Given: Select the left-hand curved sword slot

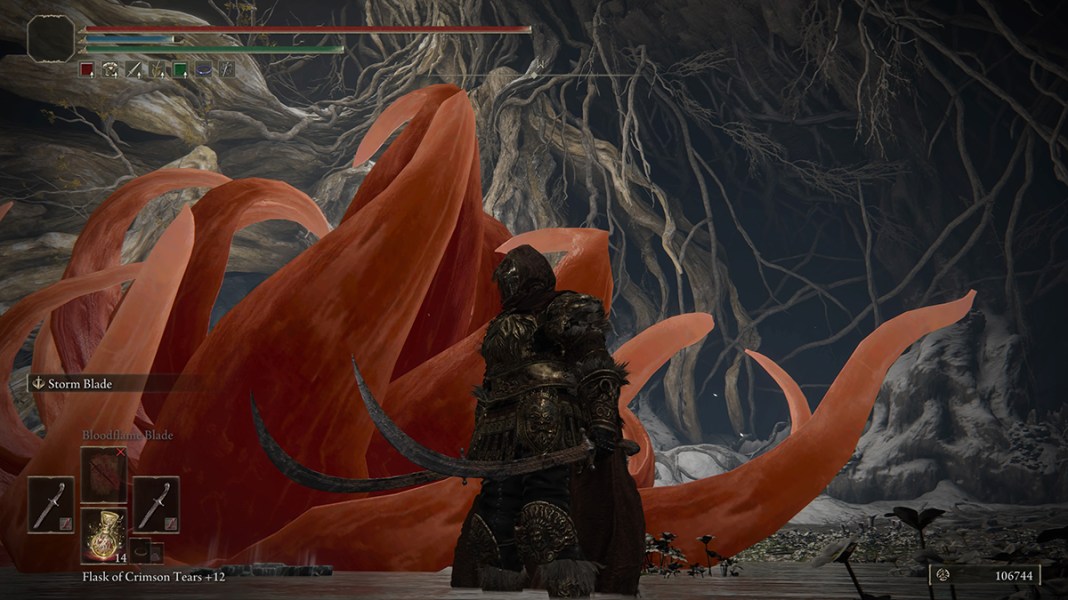Looking at the screenshot, I should [x=50, y=505].
